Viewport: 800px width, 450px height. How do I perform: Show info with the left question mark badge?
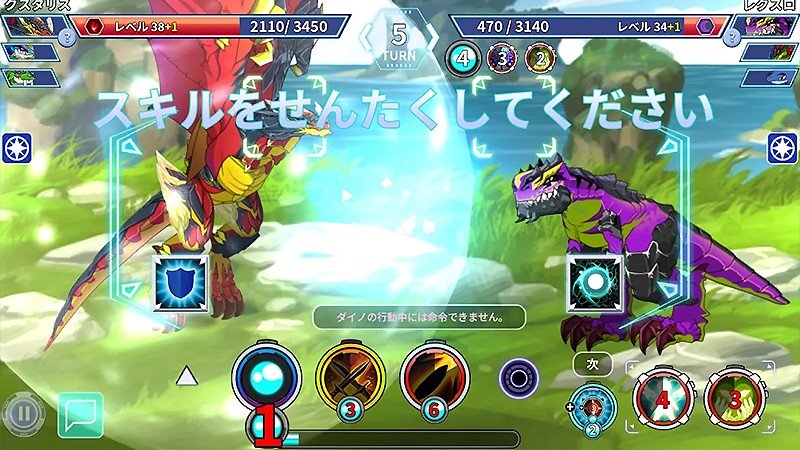65,36
